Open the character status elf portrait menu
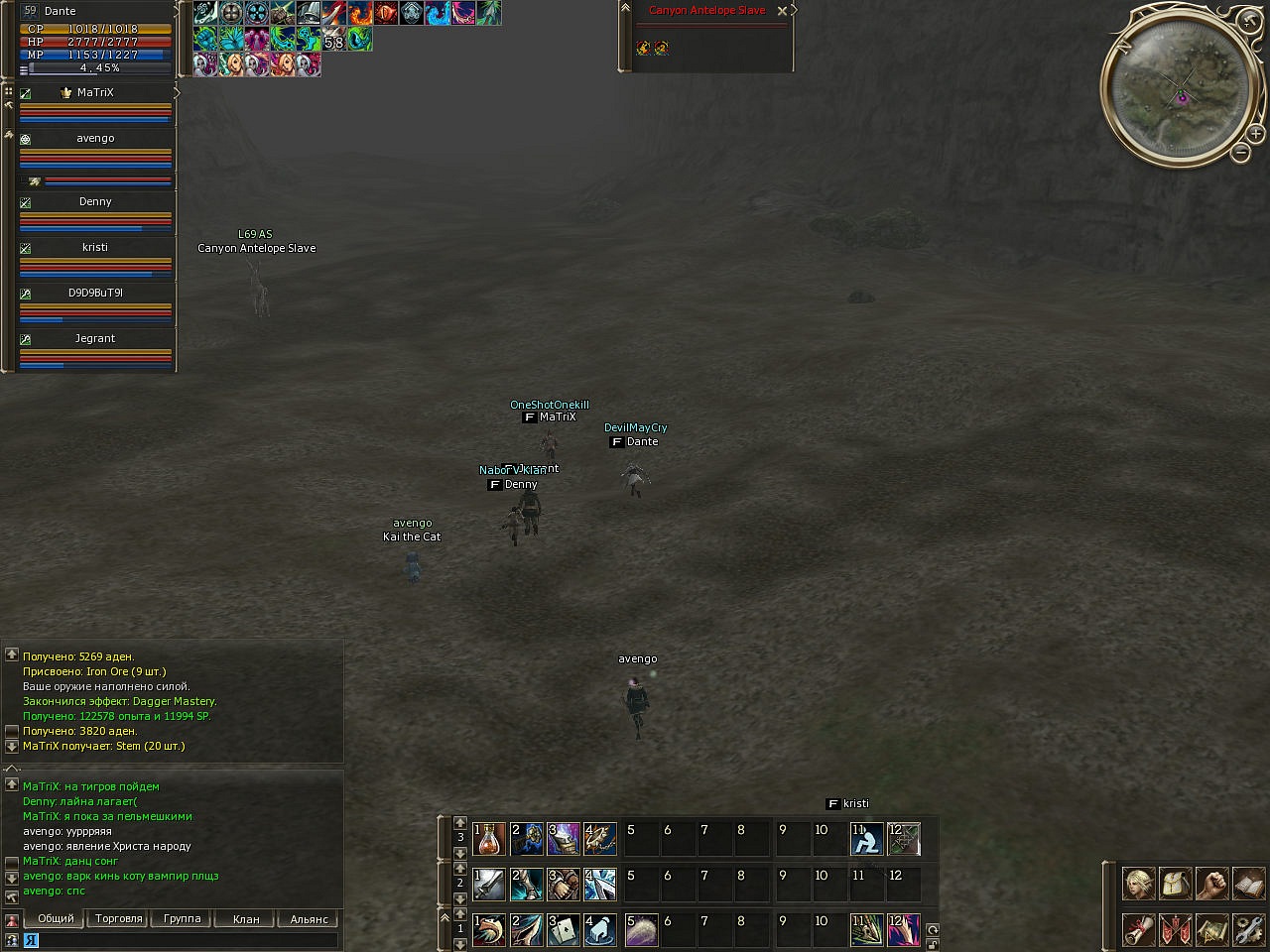 tap(1138, 884)
